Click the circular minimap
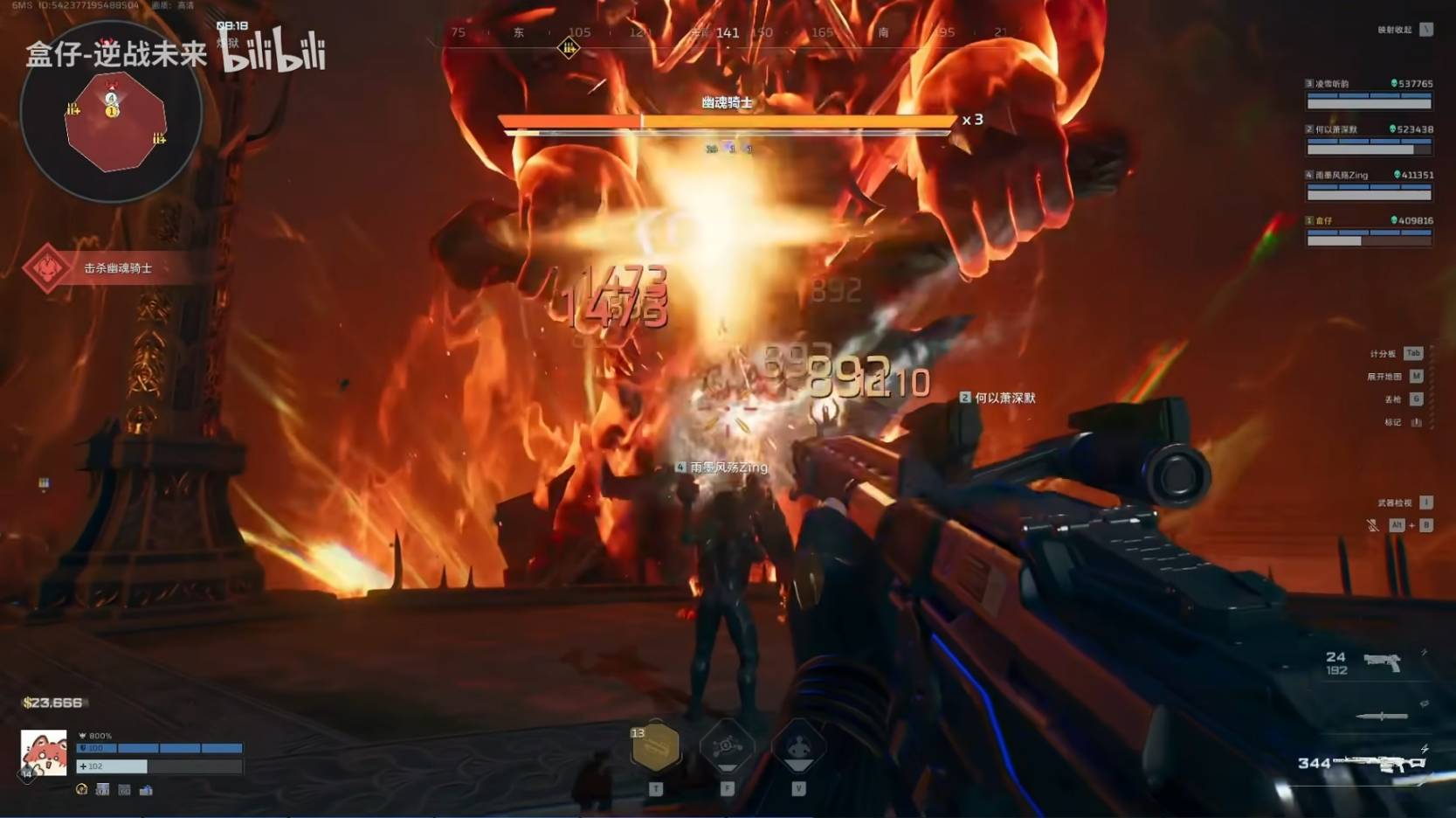Viewport: 1456px width, 818px height. (x=111, y=114)
